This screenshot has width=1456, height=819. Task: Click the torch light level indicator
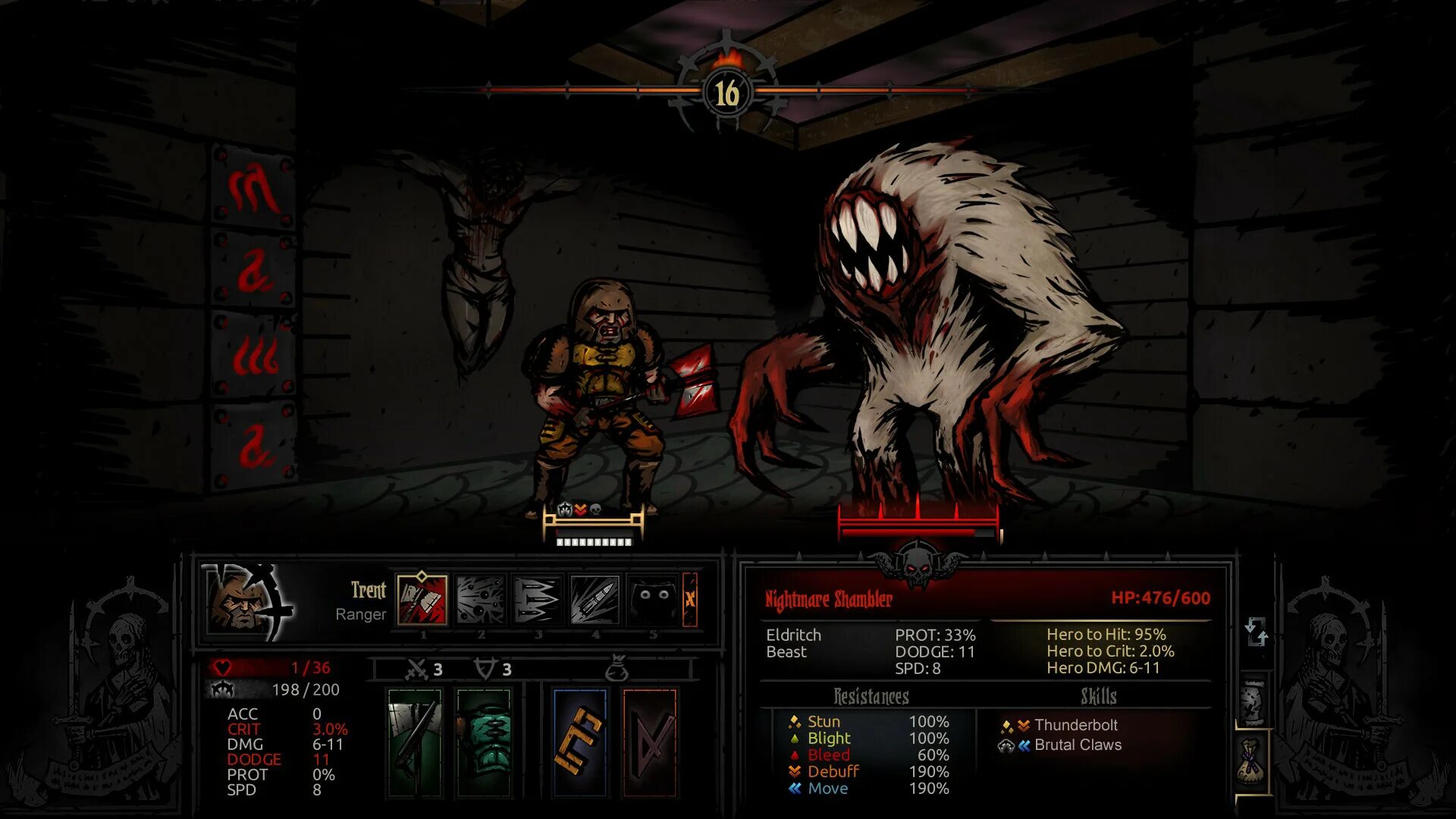point(726,91)
